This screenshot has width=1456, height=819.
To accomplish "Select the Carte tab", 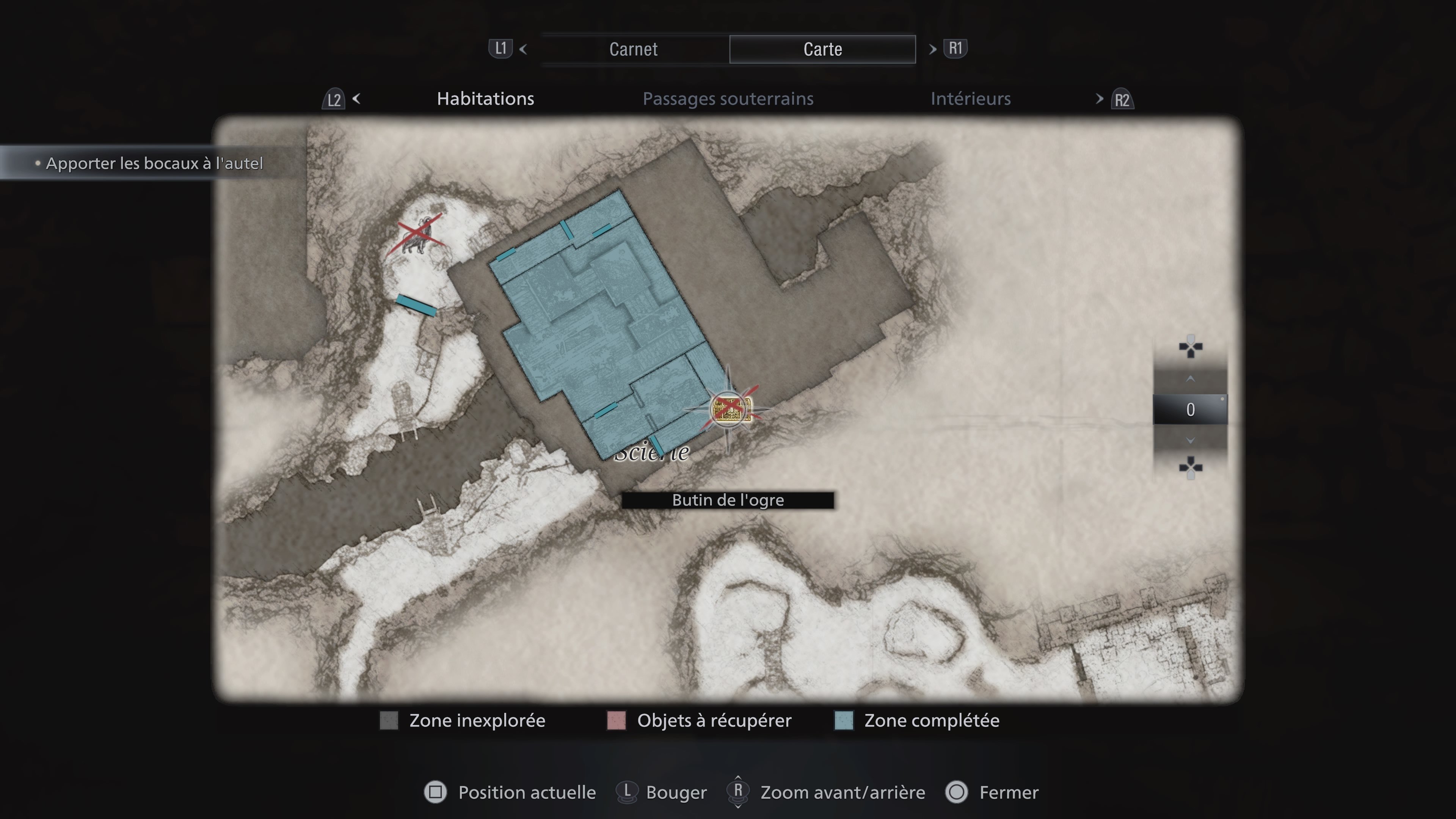I will (822, 49).
